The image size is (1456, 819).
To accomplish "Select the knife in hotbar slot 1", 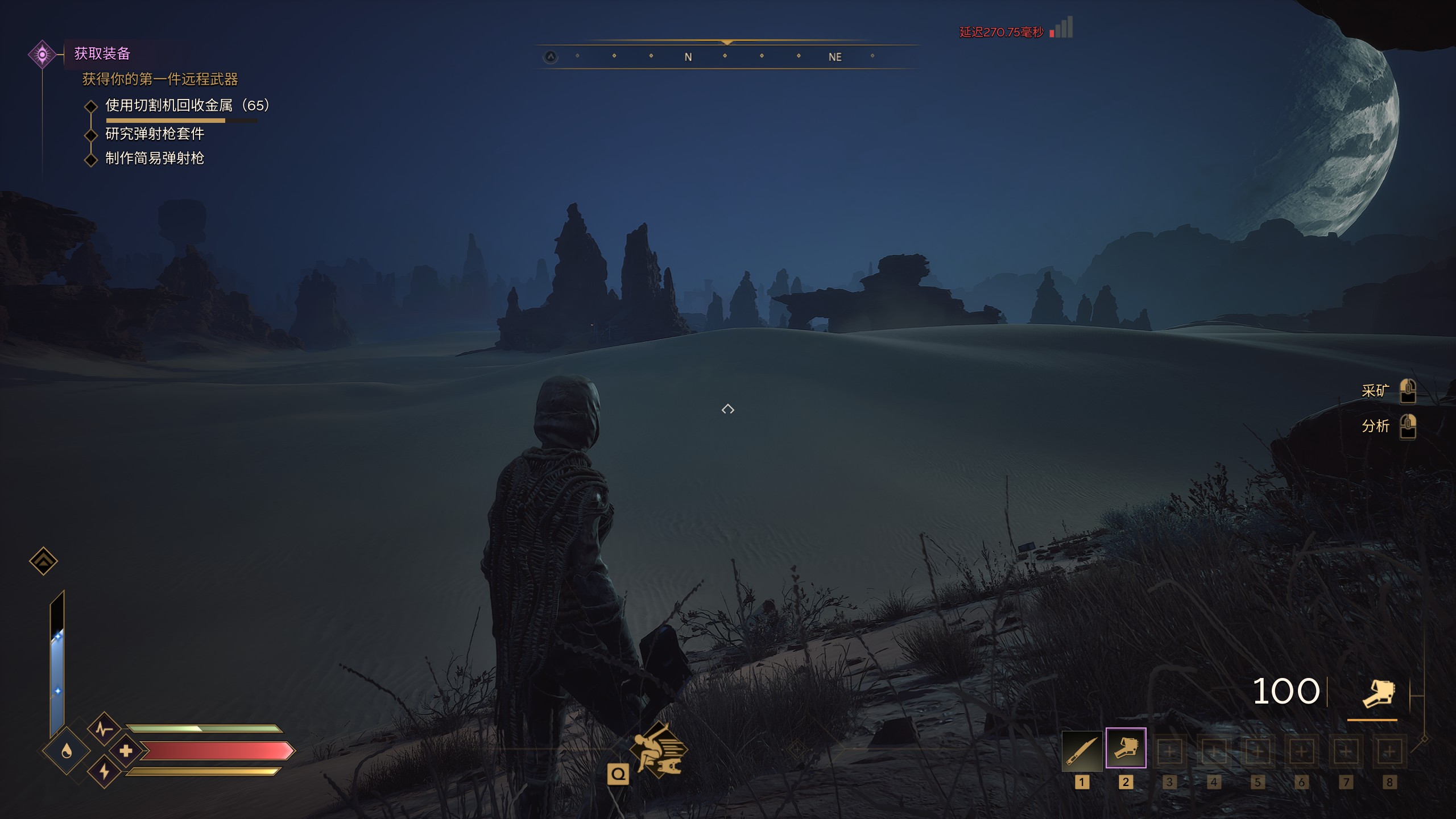I will (x=1081, y=750).
